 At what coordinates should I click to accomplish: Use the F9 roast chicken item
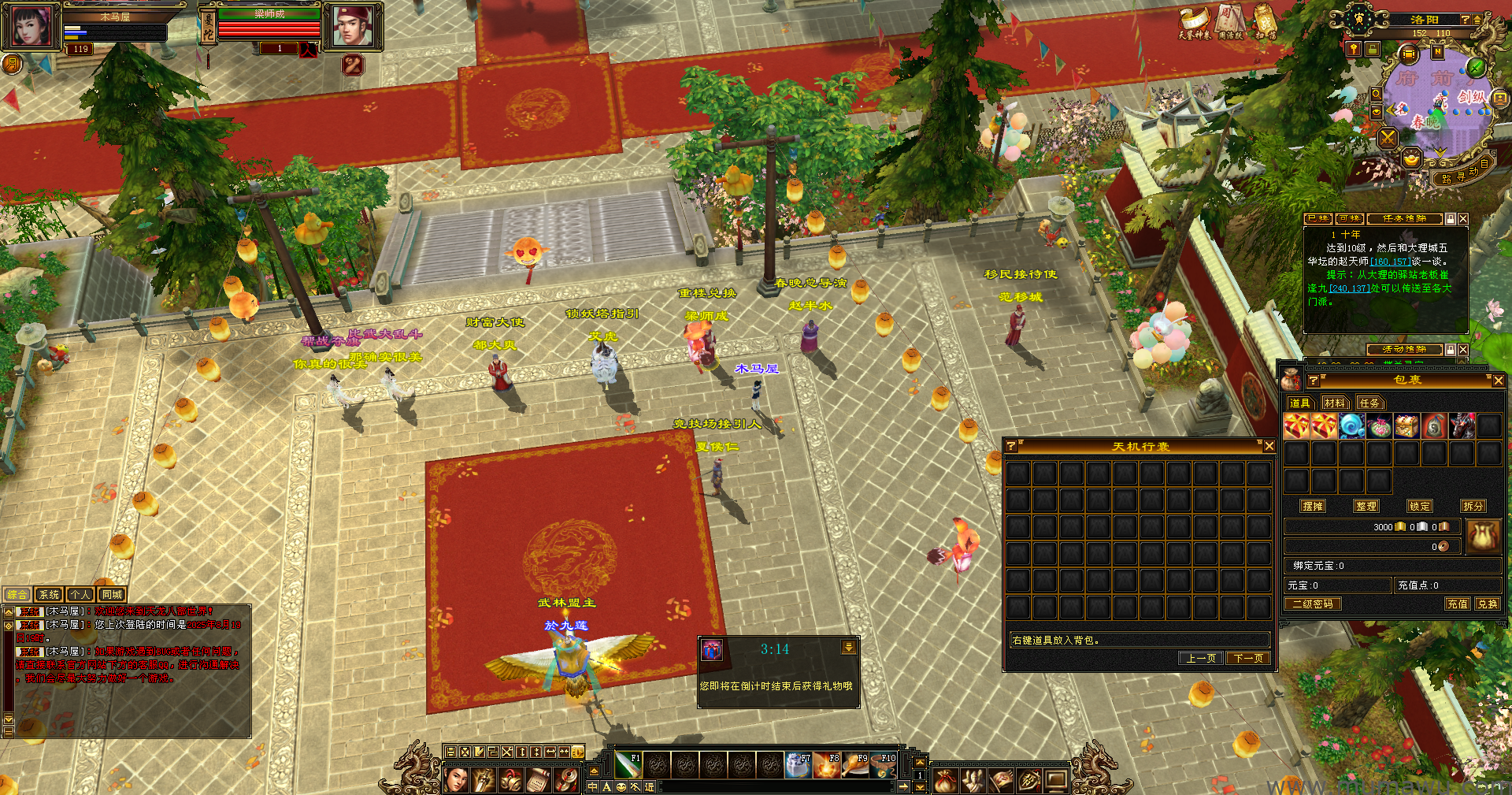855,765
